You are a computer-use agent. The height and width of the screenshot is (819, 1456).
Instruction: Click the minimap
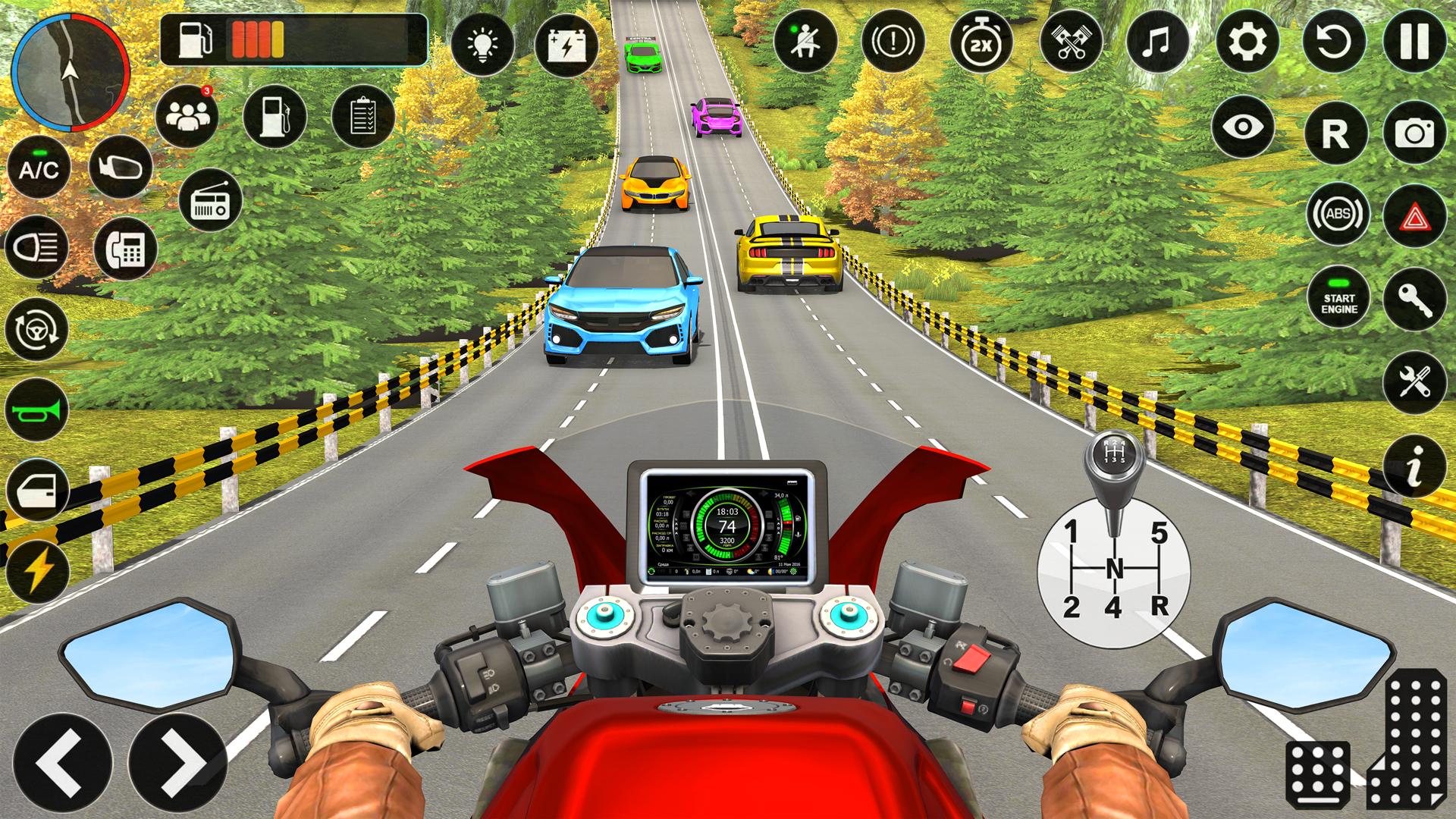[71, 72]
